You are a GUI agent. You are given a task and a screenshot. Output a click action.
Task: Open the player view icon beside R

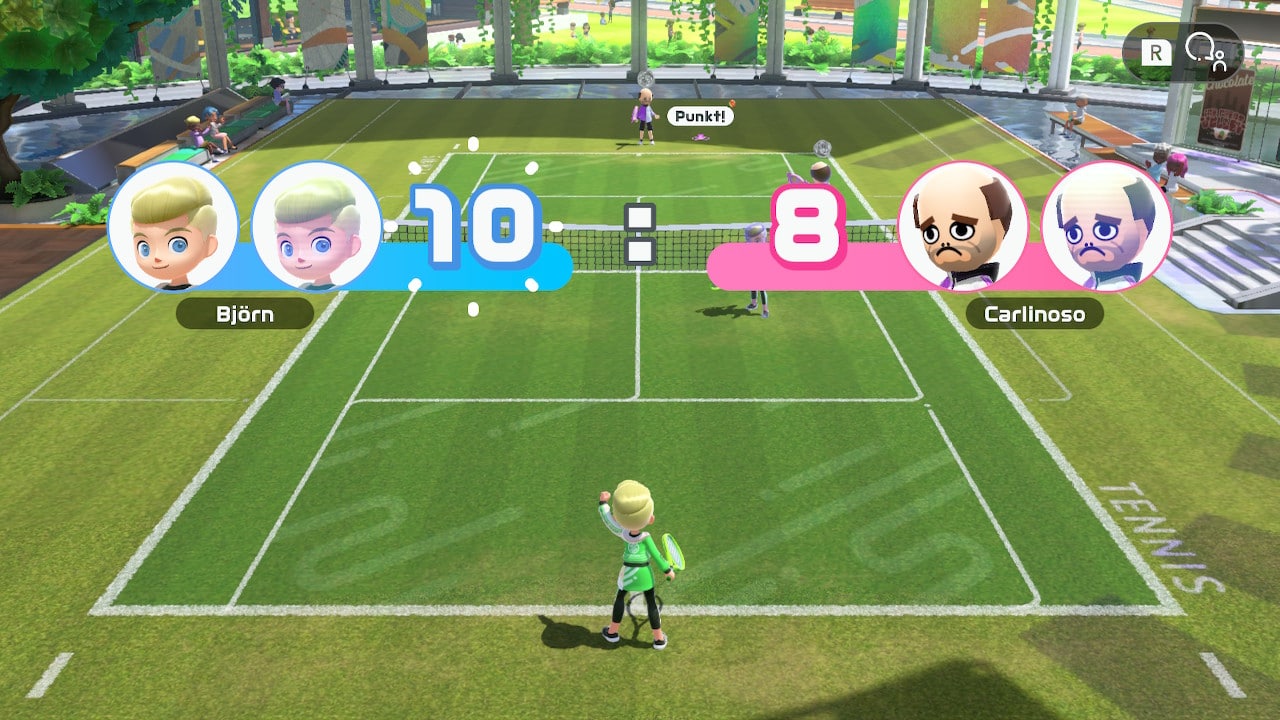tap(1204, 51)
